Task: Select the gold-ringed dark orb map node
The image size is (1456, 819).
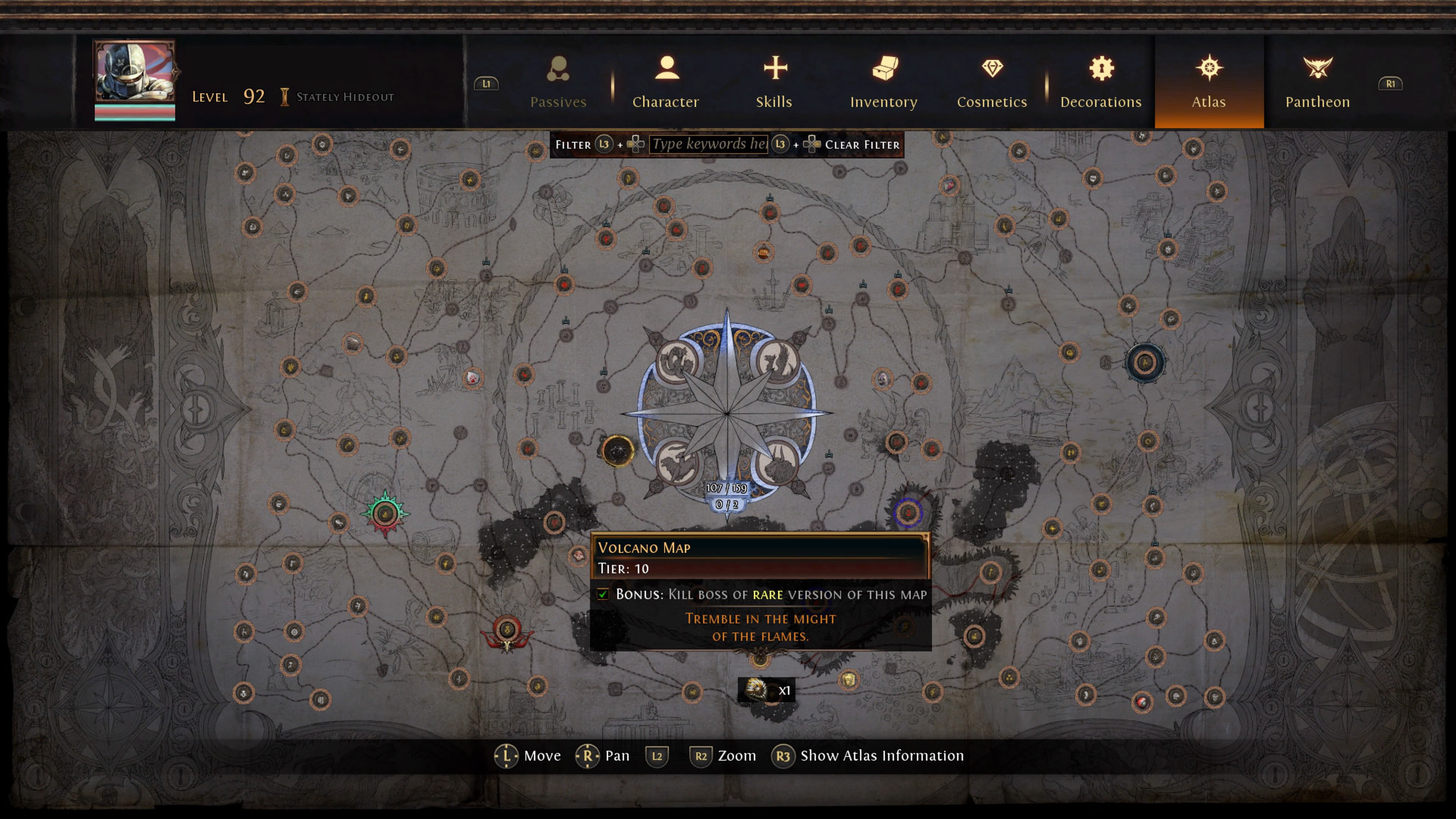Action: click(617, 451)
